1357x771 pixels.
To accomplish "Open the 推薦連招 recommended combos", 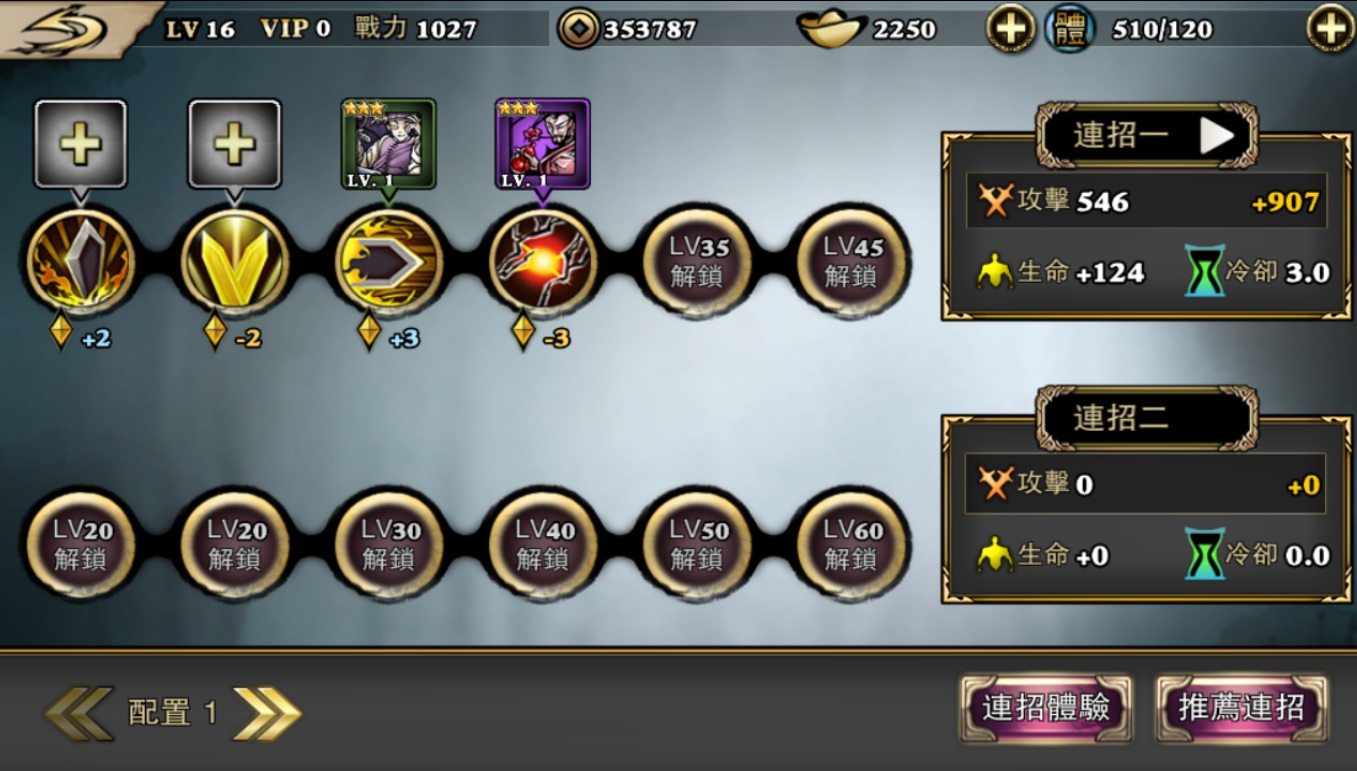I will (x=1241, y=709).
